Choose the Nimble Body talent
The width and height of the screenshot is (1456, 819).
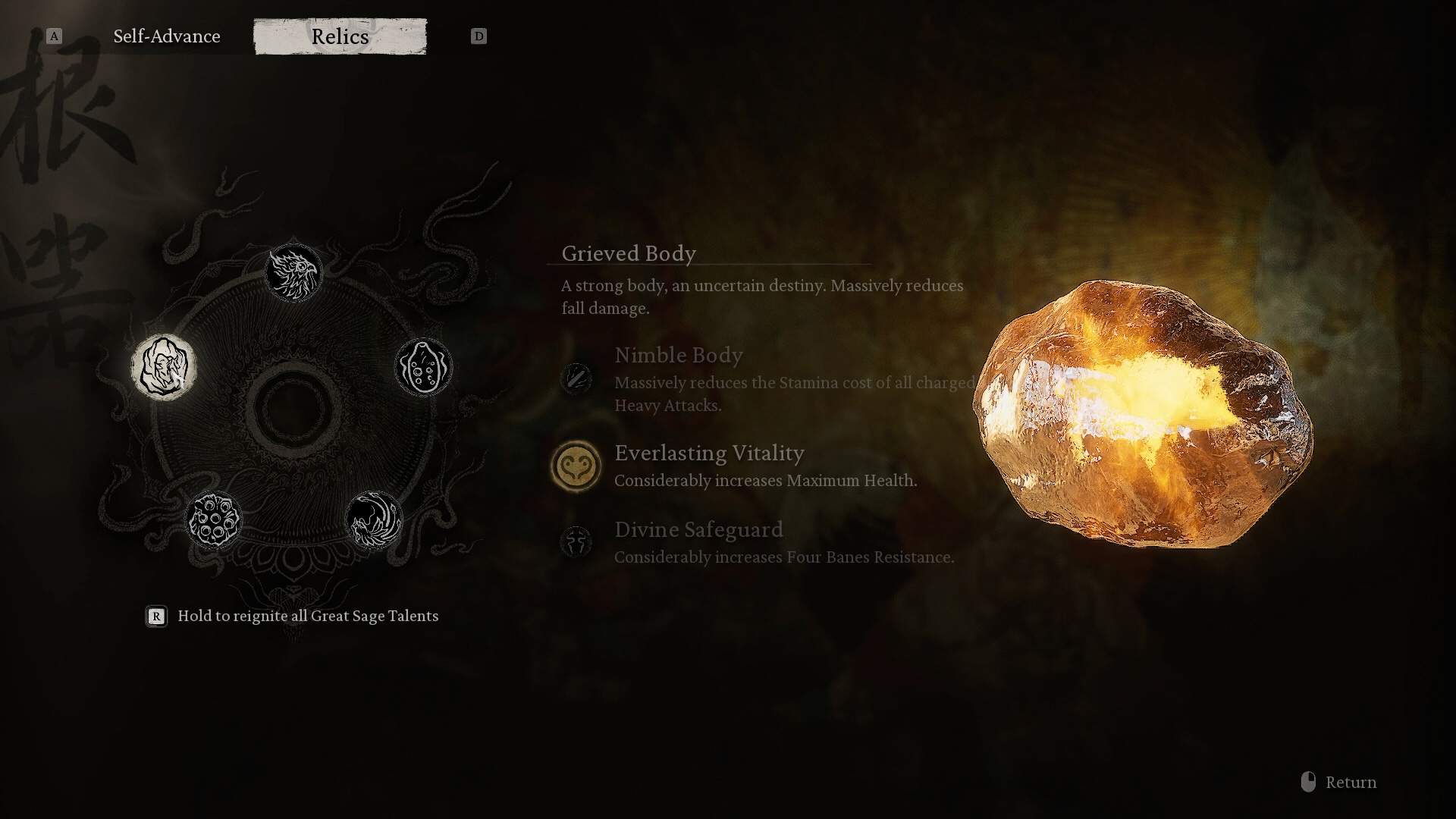click(576, 378)
